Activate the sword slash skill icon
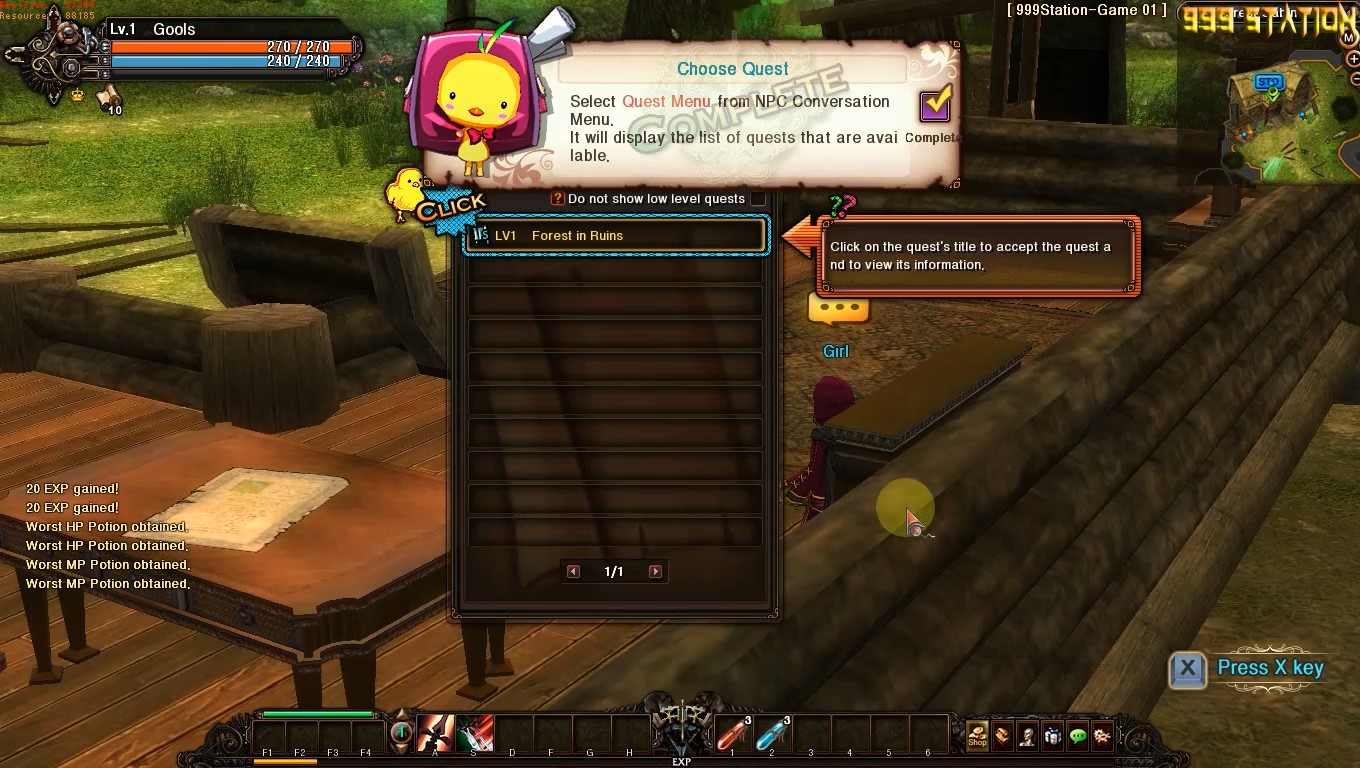Image resolution: width=1360 pixels, height=768 pixels. click(435, 735)
